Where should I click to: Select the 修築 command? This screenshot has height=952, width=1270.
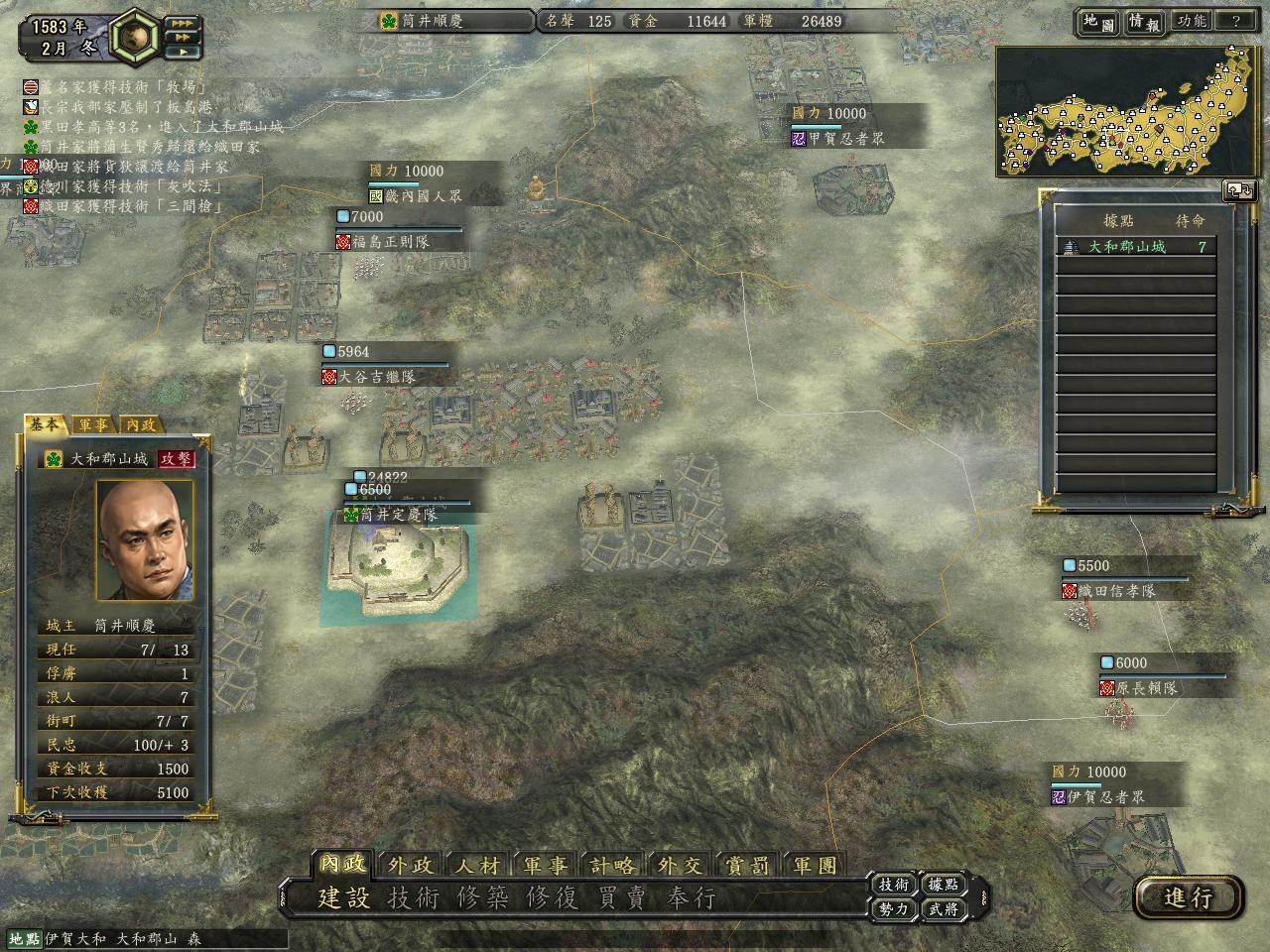483,898
